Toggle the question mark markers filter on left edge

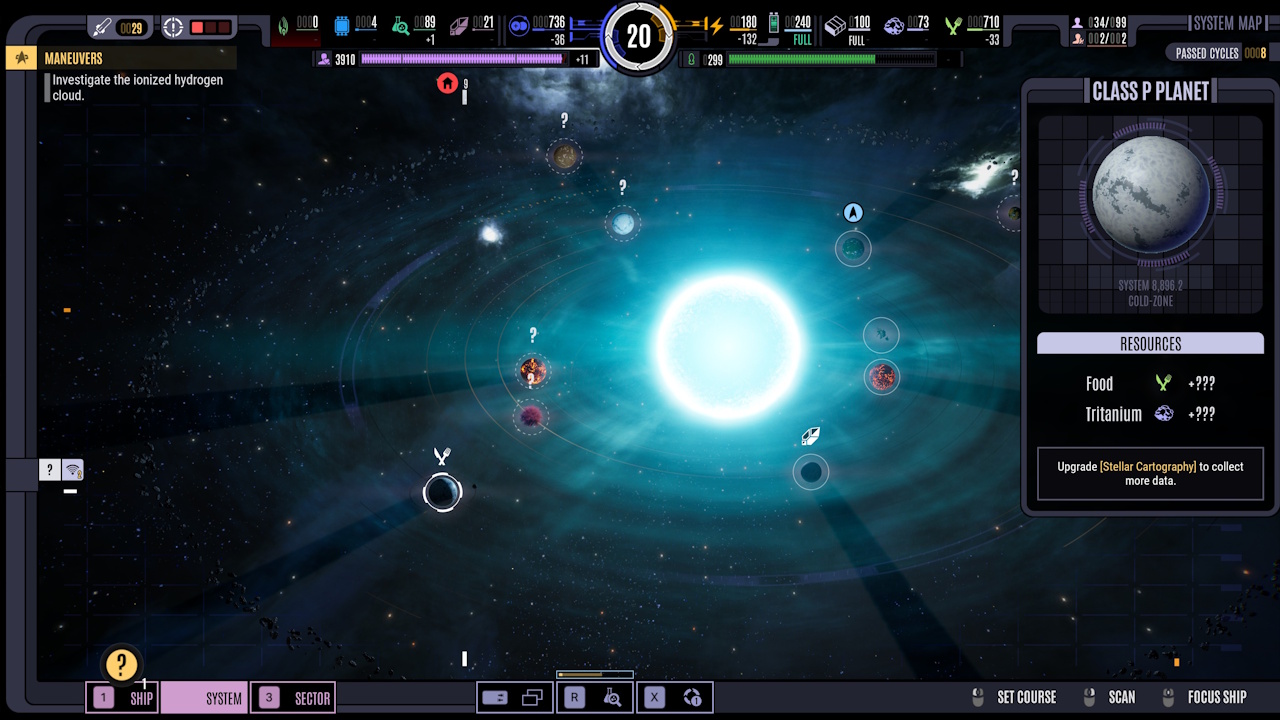(49, 469)
